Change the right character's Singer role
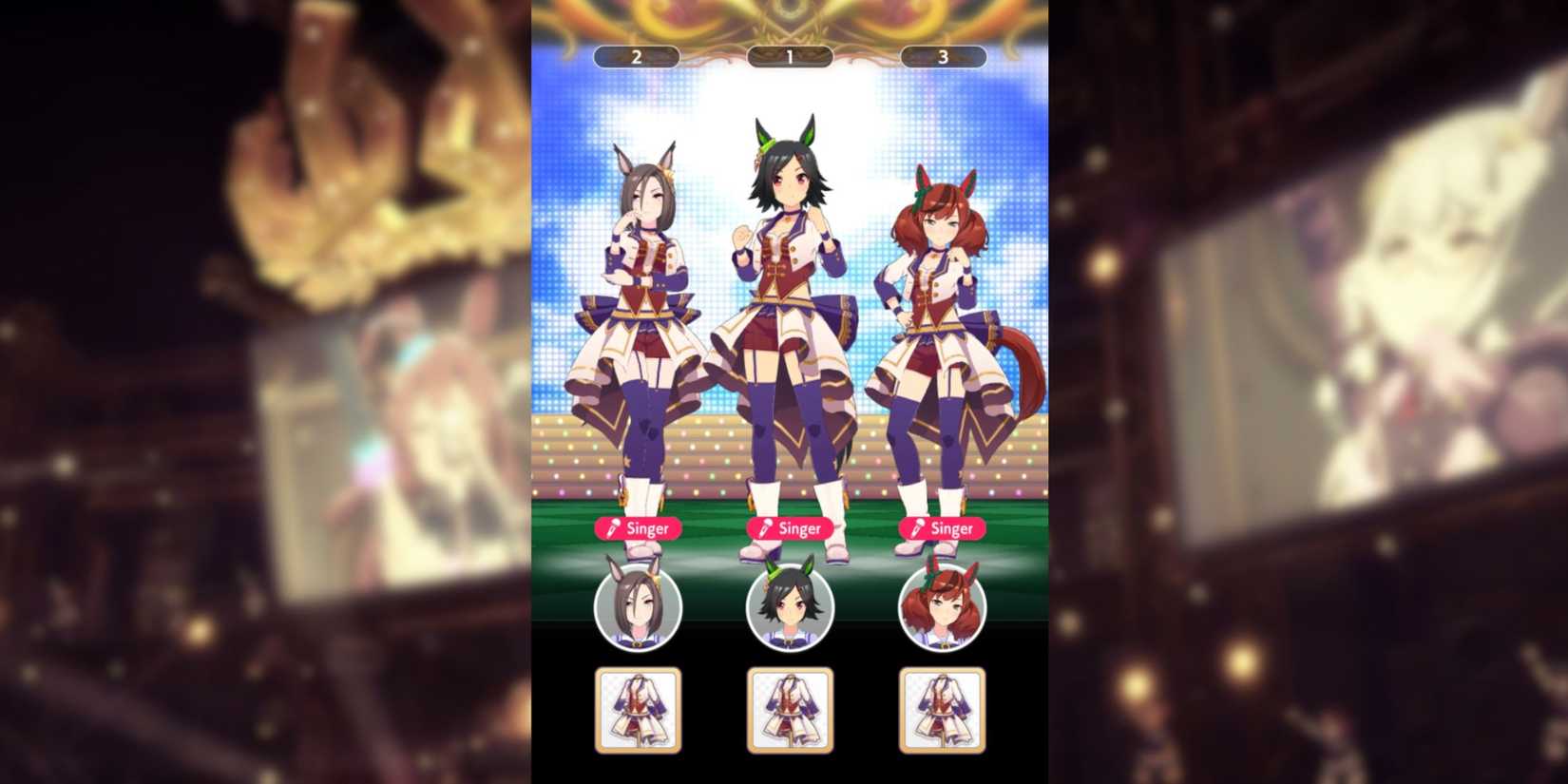 (942, 528)
